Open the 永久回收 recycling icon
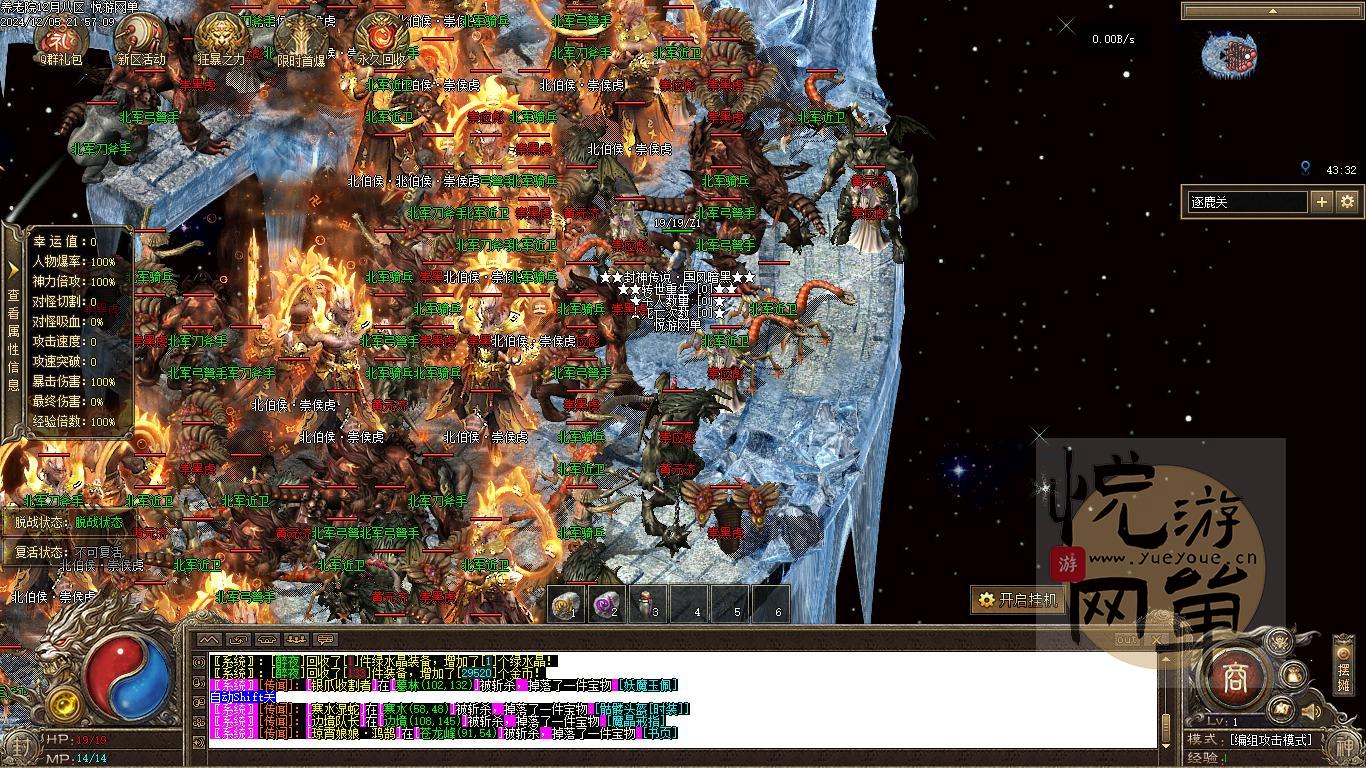1366x768 pixels. [x=380, y=38]
